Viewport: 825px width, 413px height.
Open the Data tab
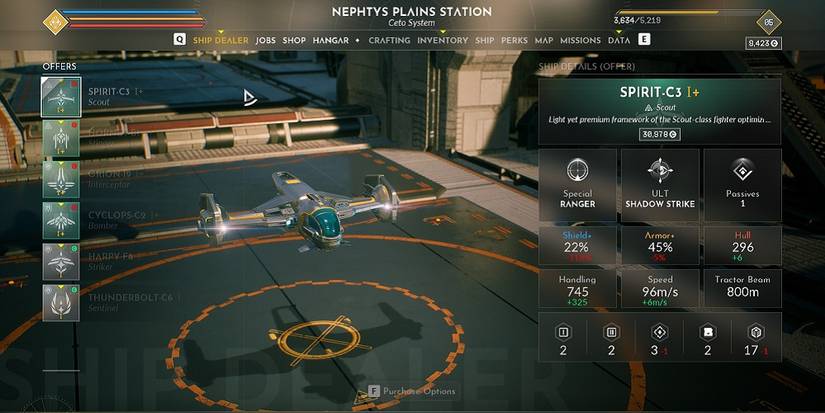(x=619, y=40)
